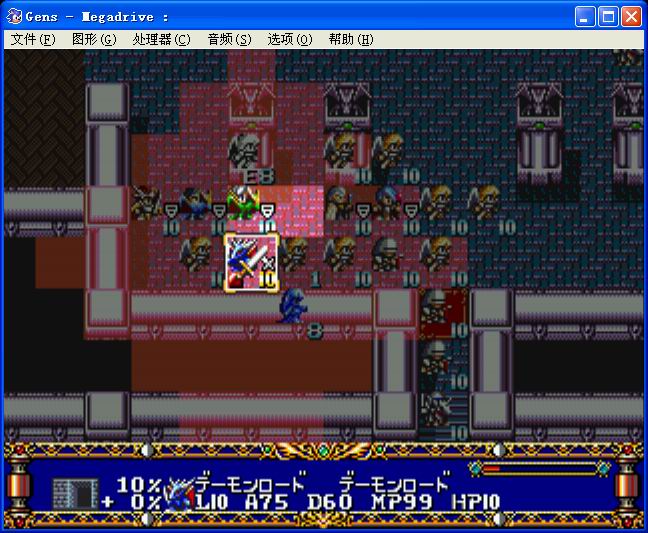Select the highlighted Demon Lord unit tile
Viewport: 648px width, 533px height.
coord(251,262)
